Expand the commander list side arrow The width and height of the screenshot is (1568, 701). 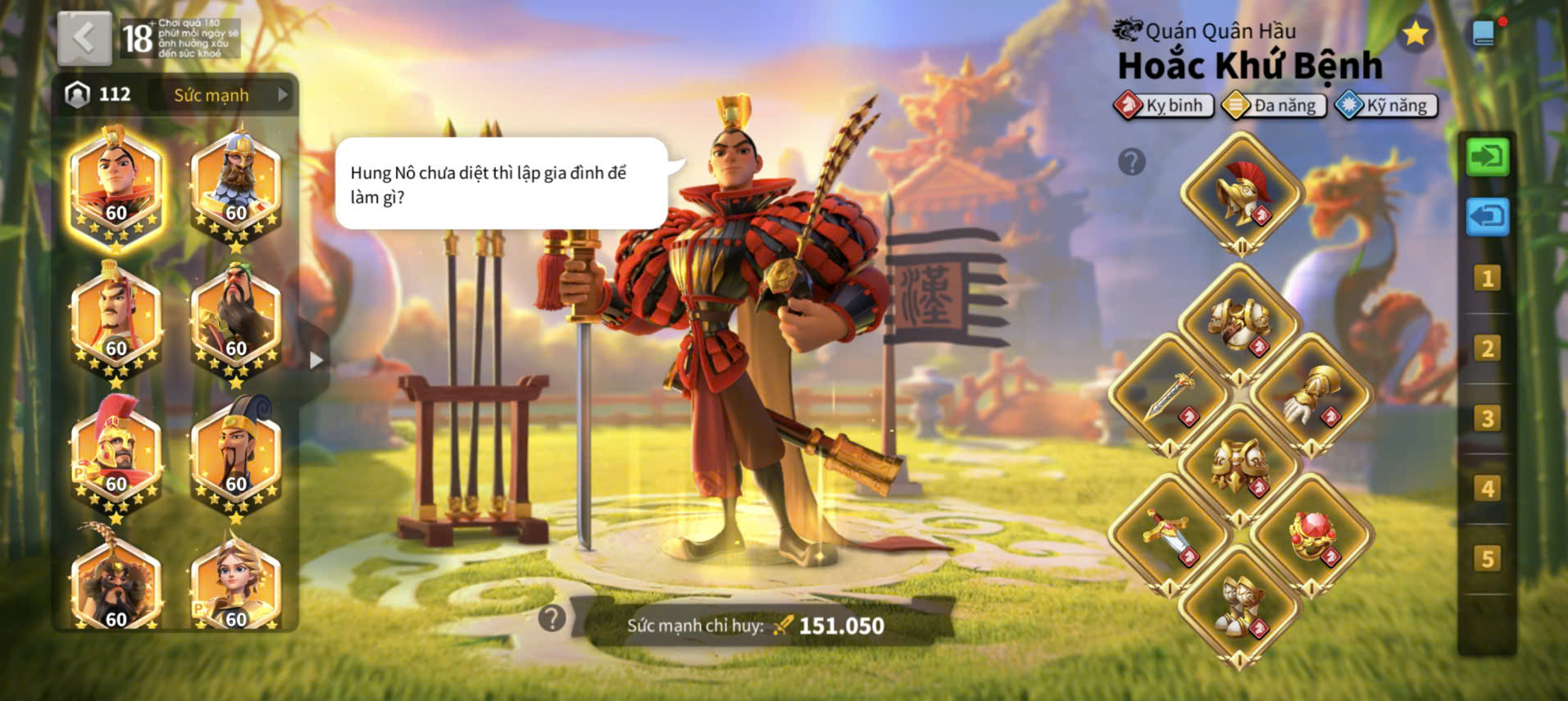[x=316, y=360]
